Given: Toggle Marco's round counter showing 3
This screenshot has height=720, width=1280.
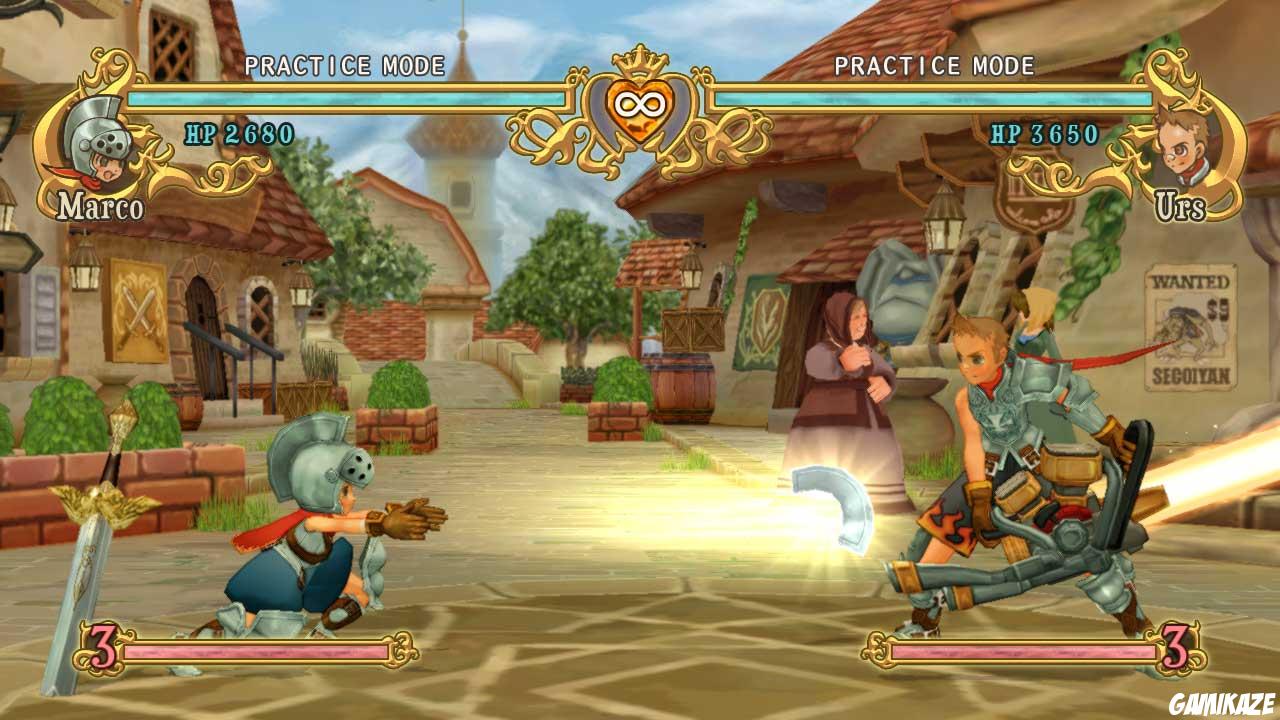Looking at the screenshot, I should [103, 650].
